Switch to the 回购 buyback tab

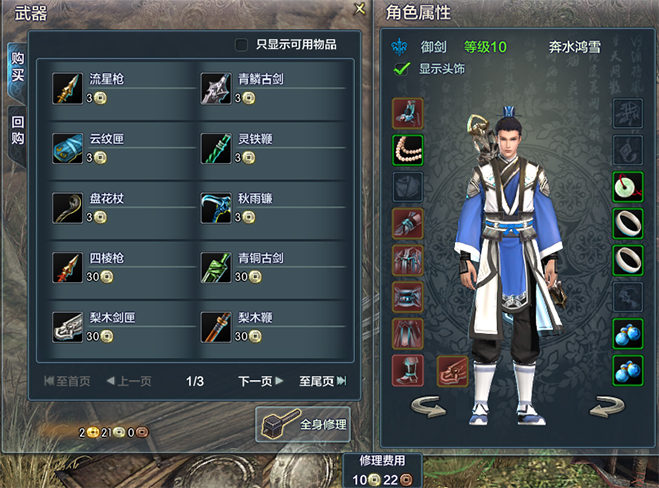(17, 131)
